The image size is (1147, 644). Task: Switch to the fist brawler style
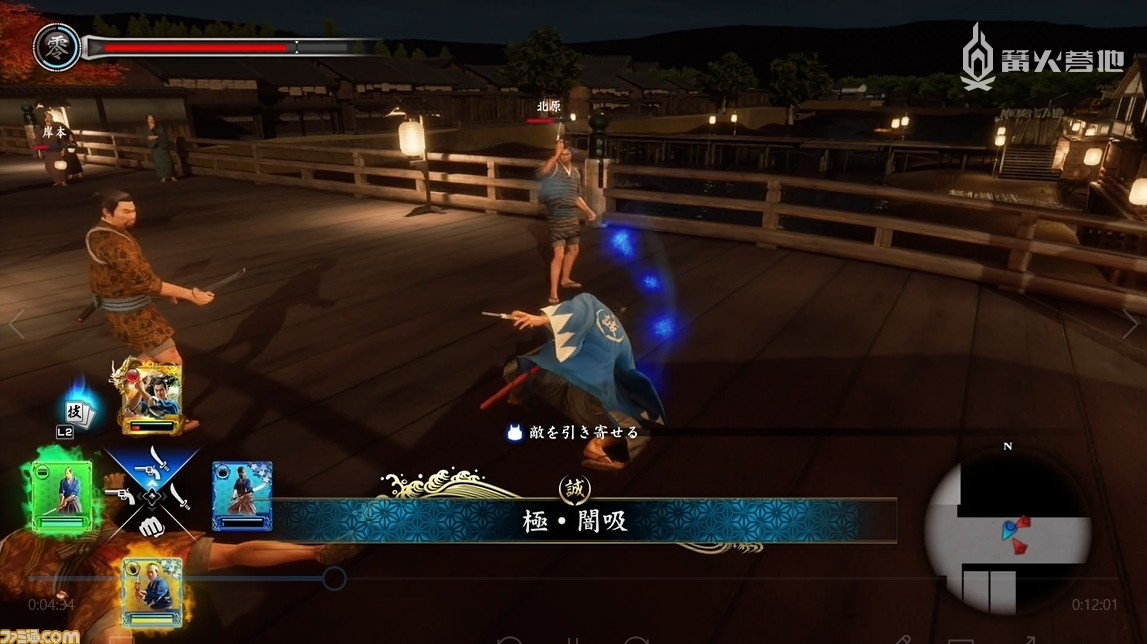(x=150, y=526)
